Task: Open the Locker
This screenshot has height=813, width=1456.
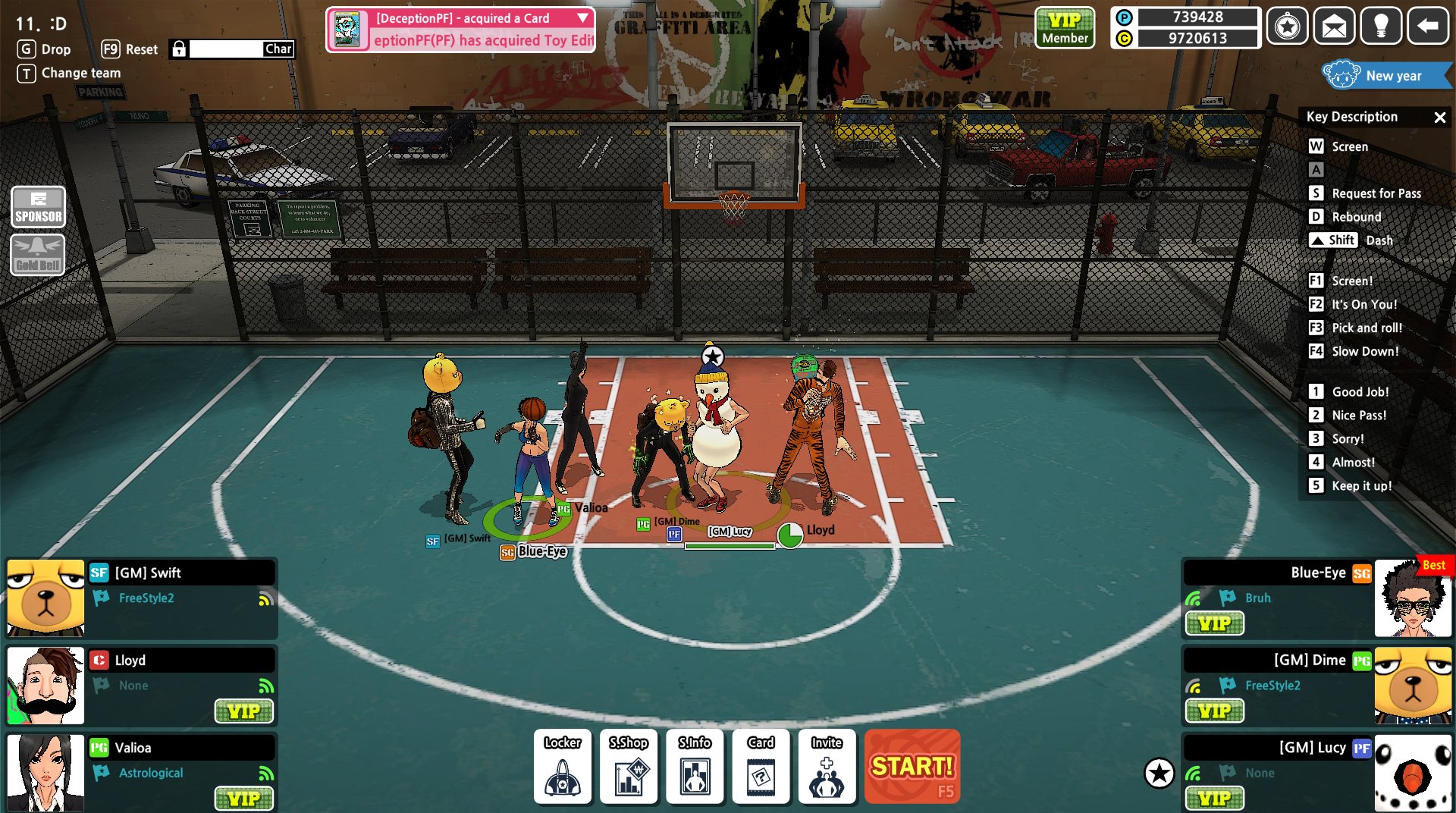Action: click(x=562, y=766)
